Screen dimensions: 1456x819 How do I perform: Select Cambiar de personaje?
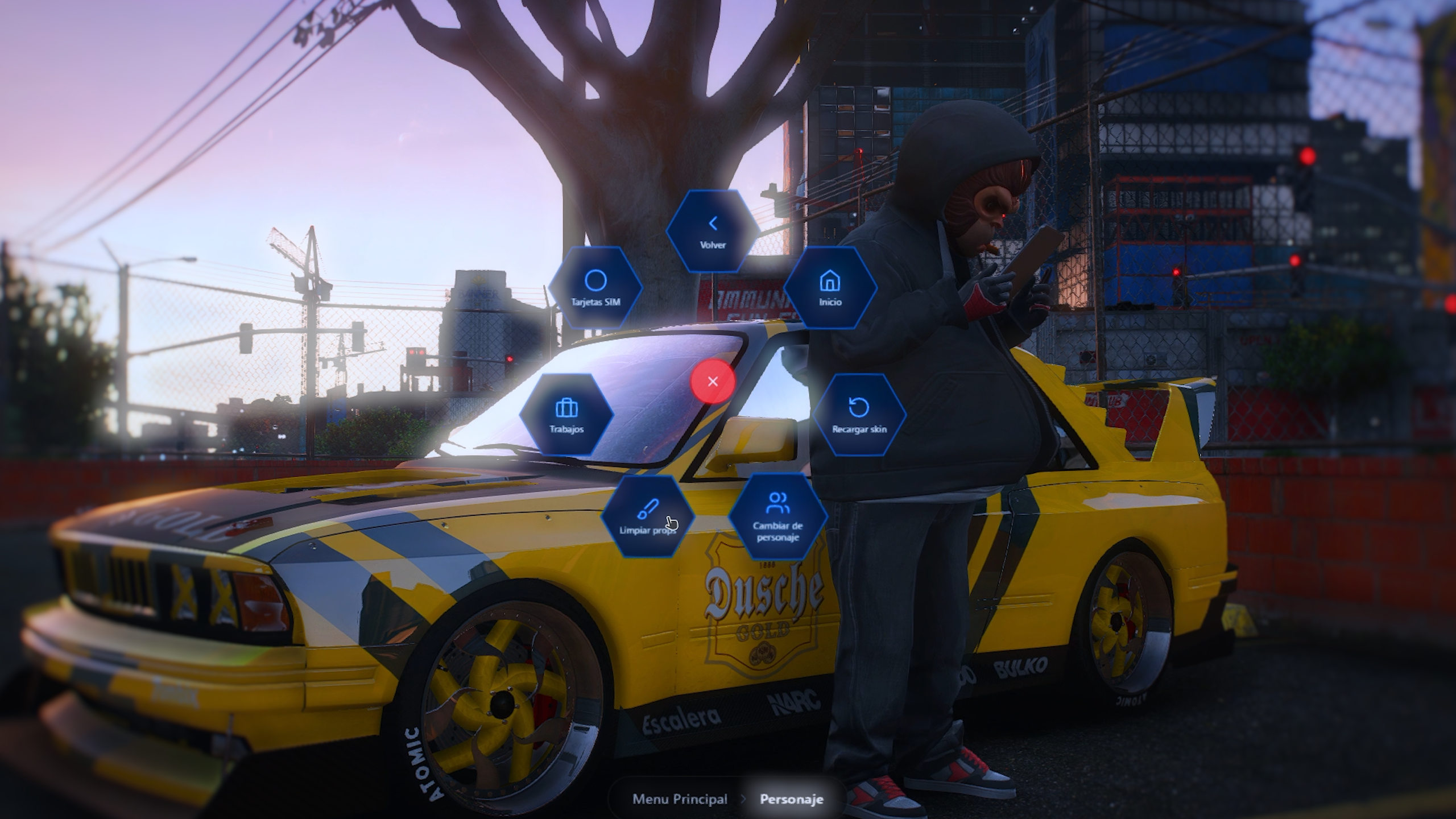coord(777,516)
